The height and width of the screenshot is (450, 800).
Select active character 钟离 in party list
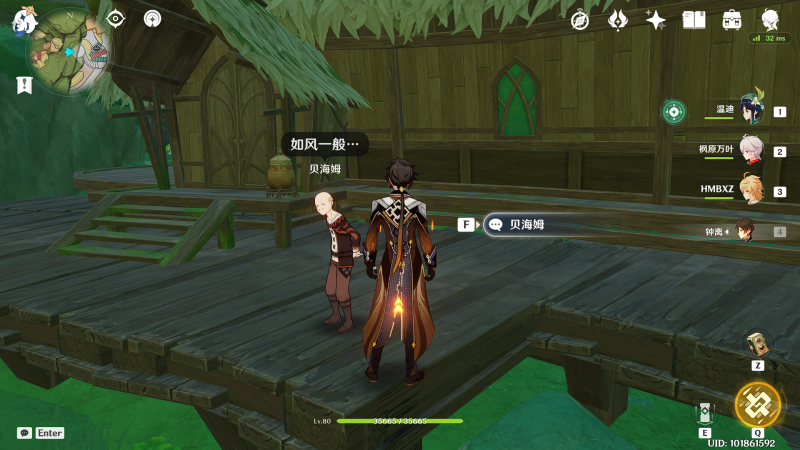coord(747,232)
